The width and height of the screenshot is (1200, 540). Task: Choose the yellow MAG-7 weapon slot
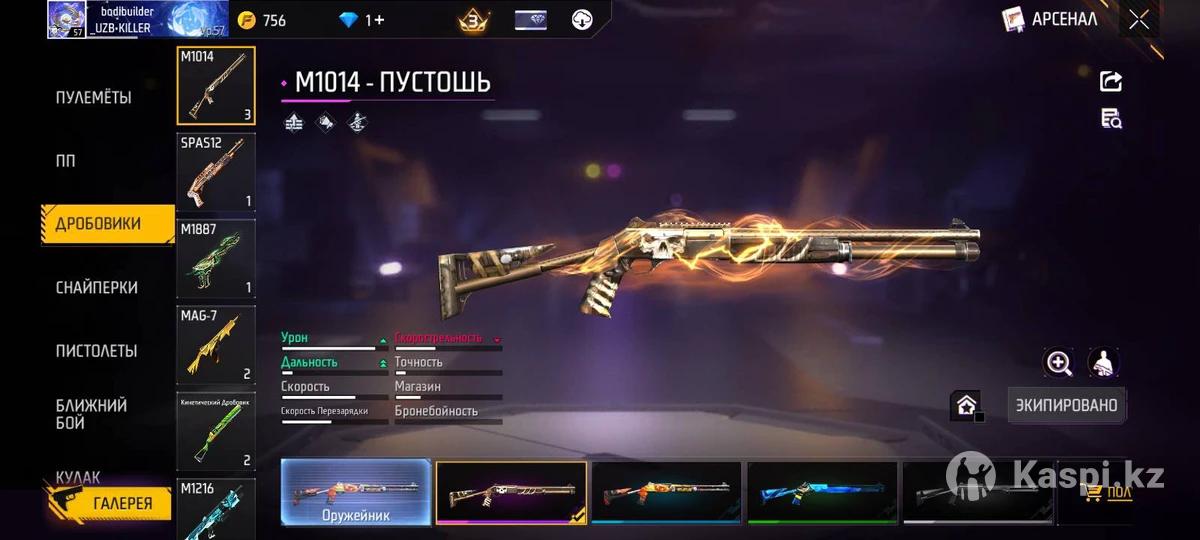pos(216,344)
